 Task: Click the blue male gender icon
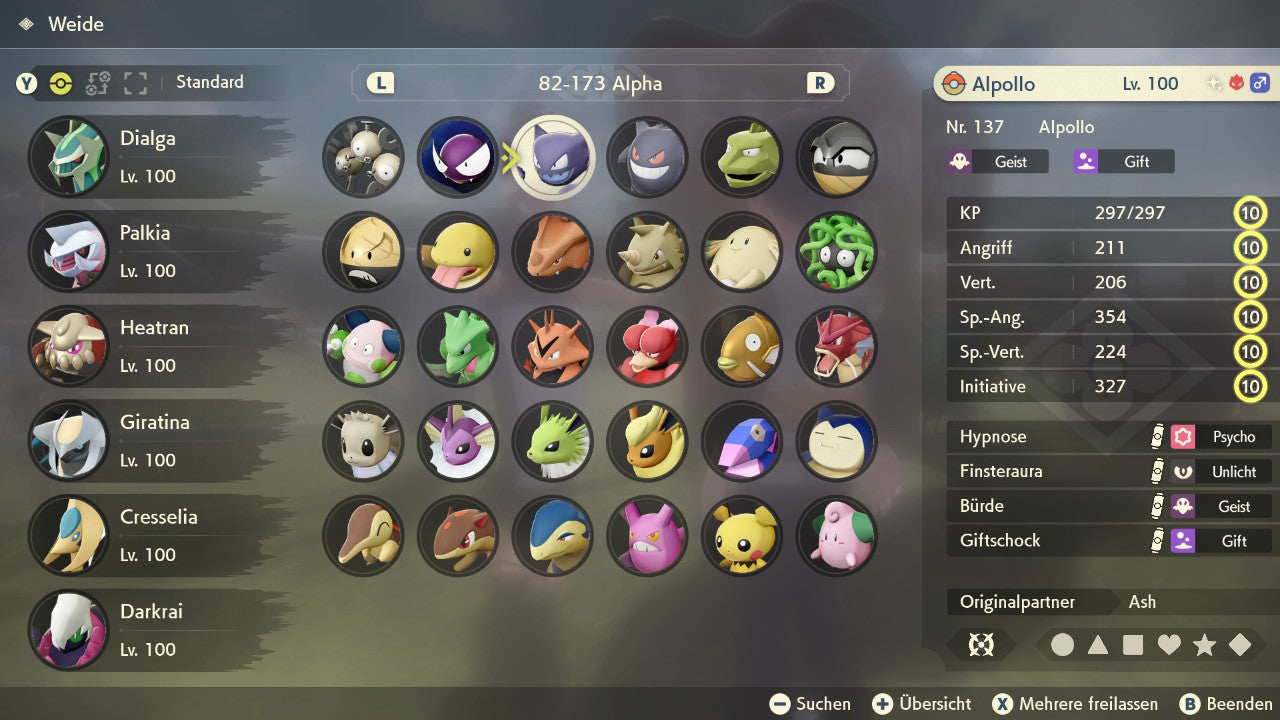point(1259,83)
